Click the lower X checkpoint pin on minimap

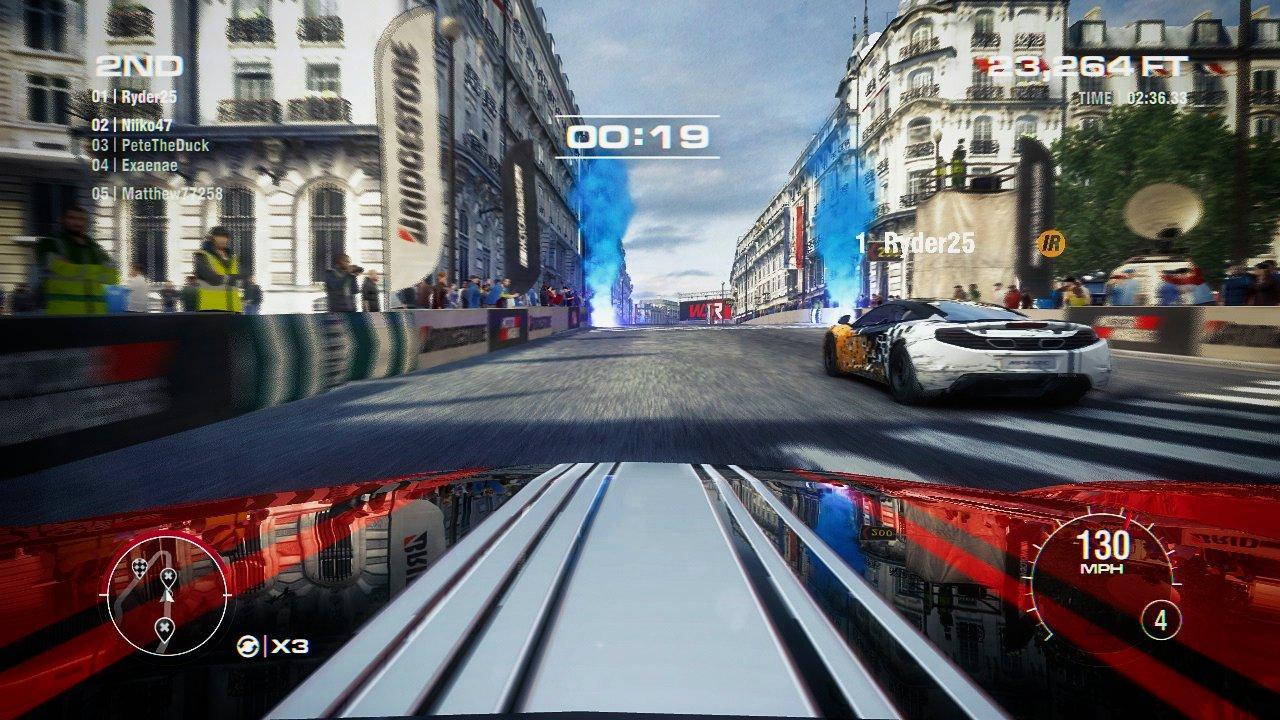coord(164,625)
